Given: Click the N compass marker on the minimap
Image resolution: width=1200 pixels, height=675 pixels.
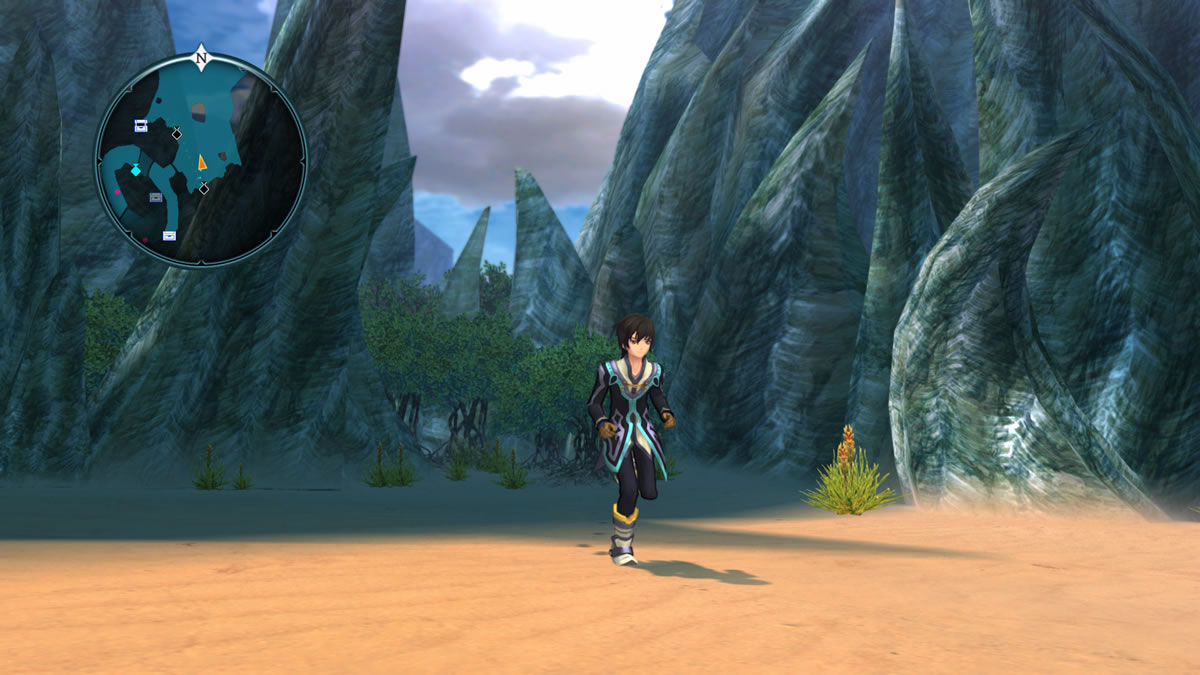Looking at the screenshot, I should (x=201, y=57).
